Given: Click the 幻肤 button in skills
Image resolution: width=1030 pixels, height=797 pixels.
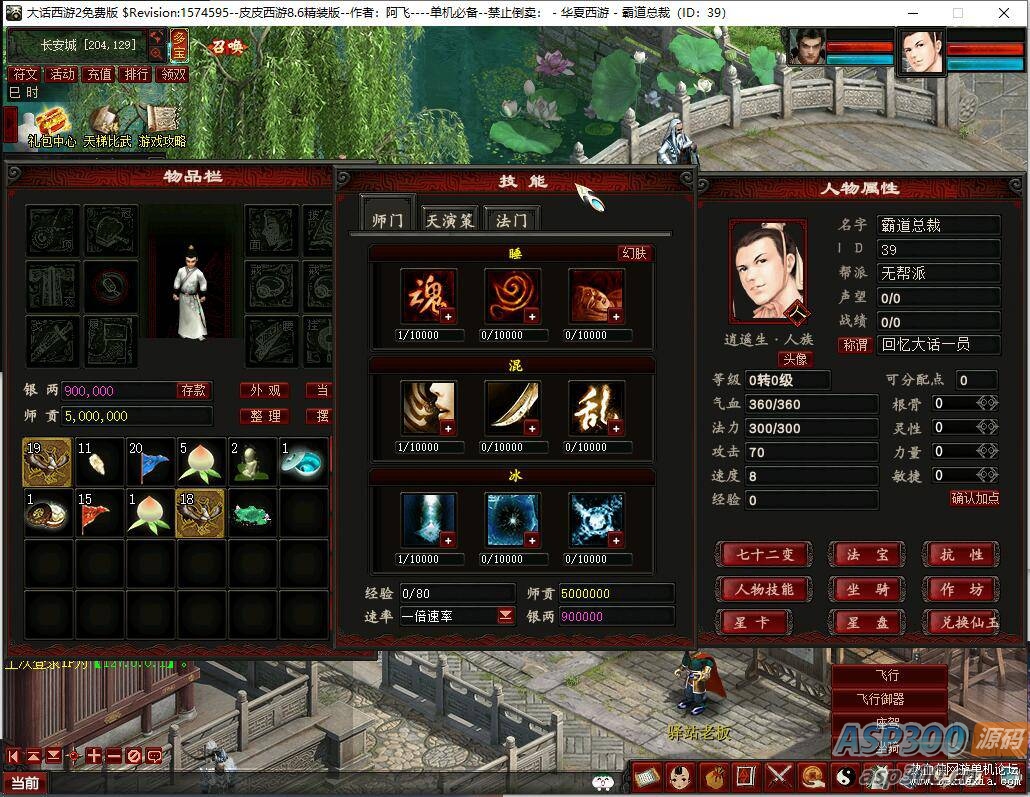Looking at the screenshot, I should point(634,253).
